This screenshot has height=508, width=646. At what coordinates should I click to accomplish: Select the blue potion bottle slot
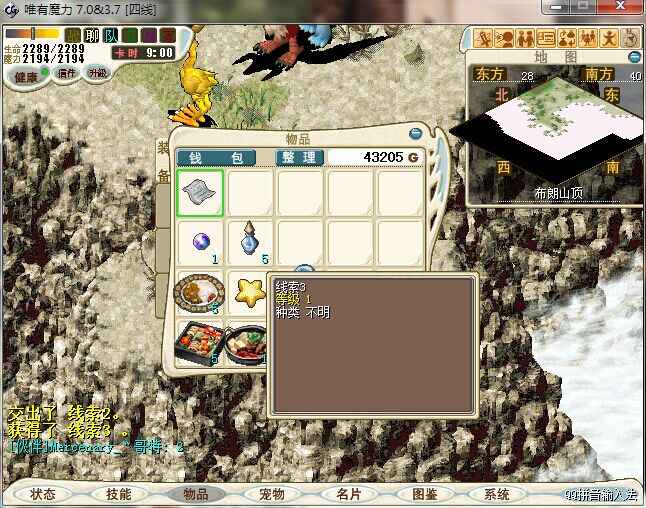tap(250, 241)
